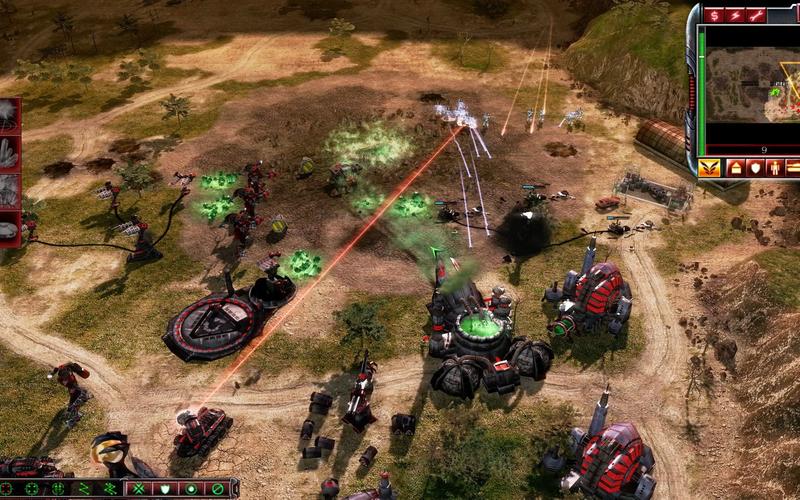The height and width of the screenshot is (500, 800).
Task: Select the green slashed-circle hold fire stance
Action: point(217,489)
